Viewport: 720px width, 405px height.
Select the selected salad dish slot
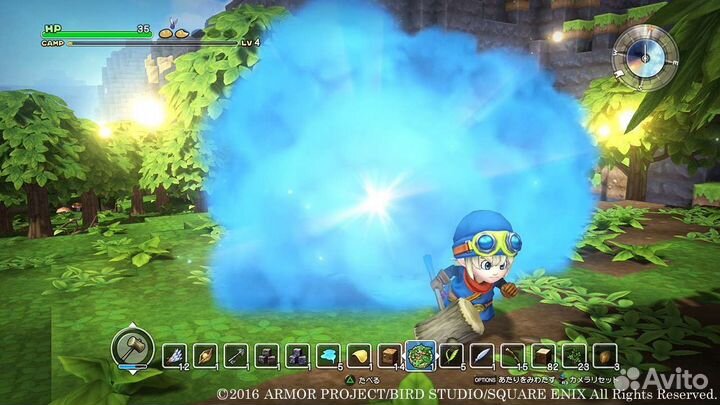420,354
